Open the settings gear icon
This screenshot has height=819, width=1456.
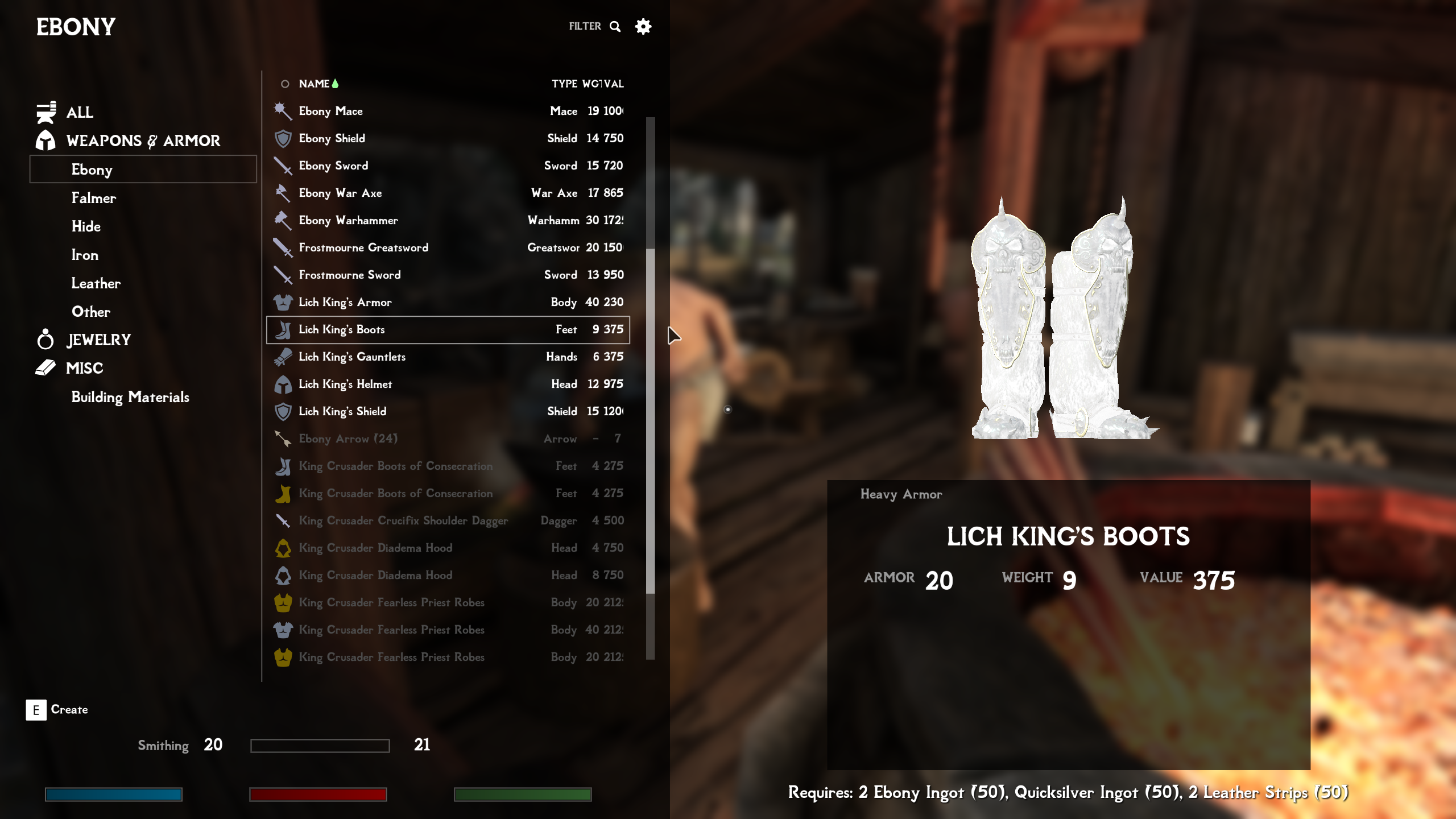pyautogui.click(x=643, y=26)
